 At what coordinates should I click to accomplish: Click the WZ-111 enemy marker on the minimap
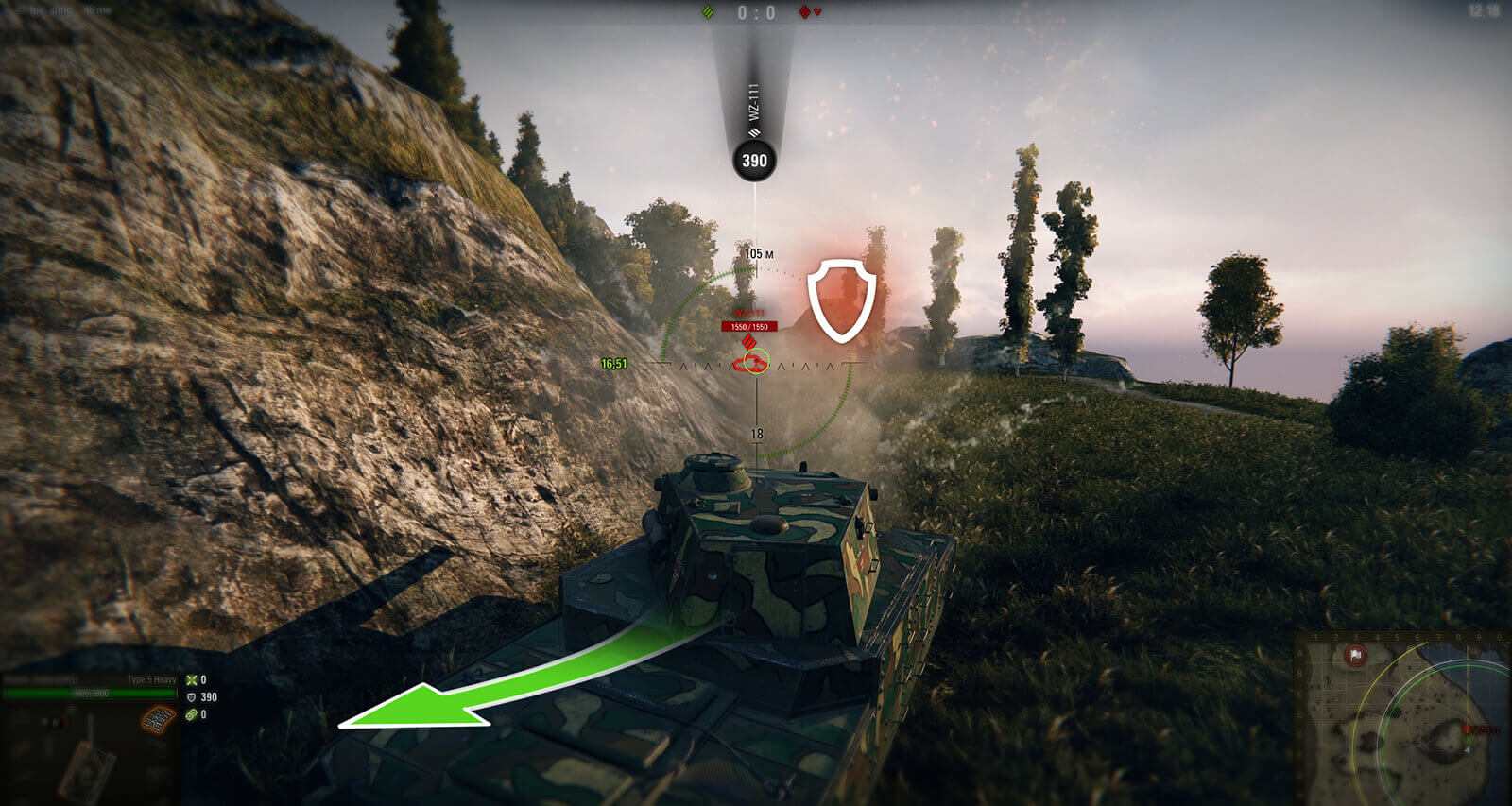pos(1469,729)
